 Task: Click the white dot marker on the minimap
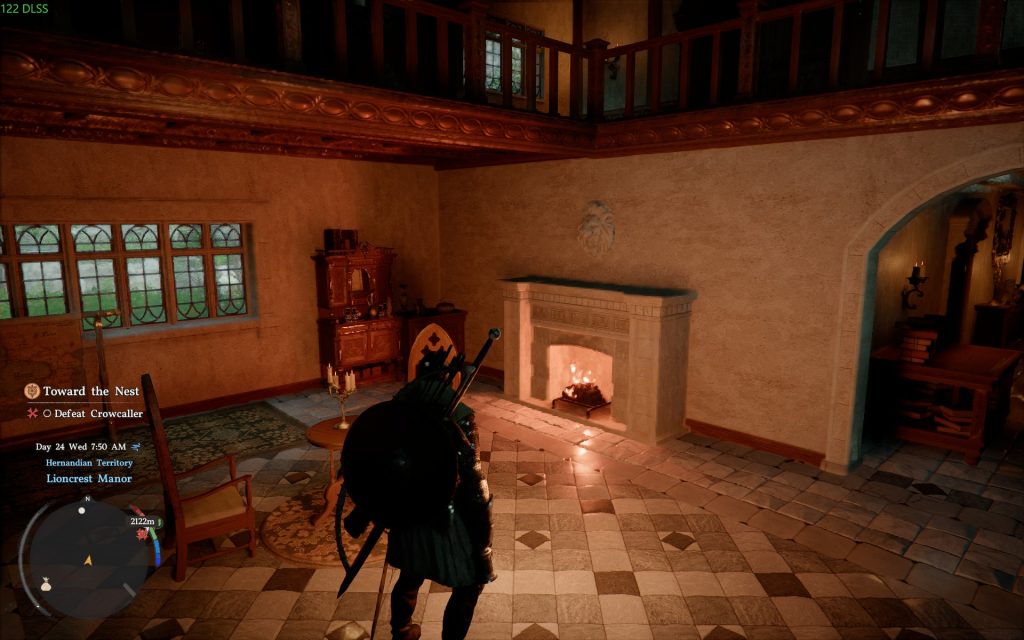[81, 510]
